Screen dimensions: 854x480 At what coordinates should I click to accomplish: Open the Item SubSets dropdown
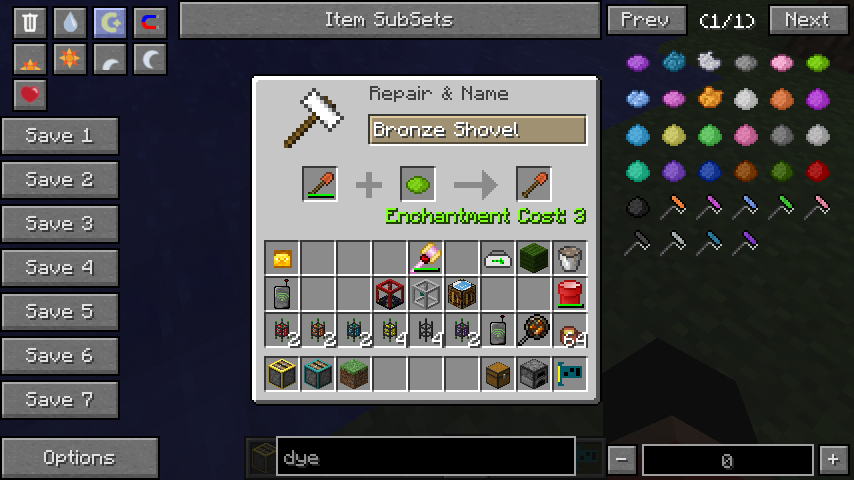point(389,20)
